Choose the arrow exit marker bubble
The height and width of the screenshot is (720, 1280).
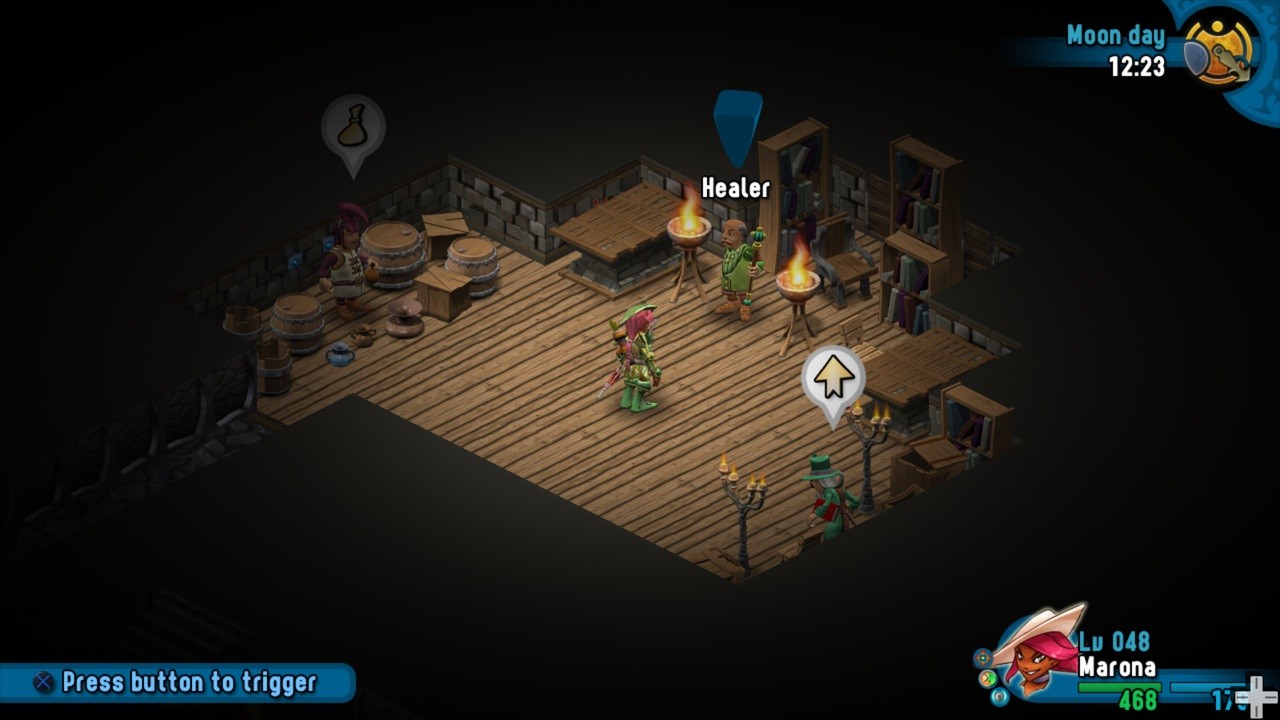click(833, 378)
